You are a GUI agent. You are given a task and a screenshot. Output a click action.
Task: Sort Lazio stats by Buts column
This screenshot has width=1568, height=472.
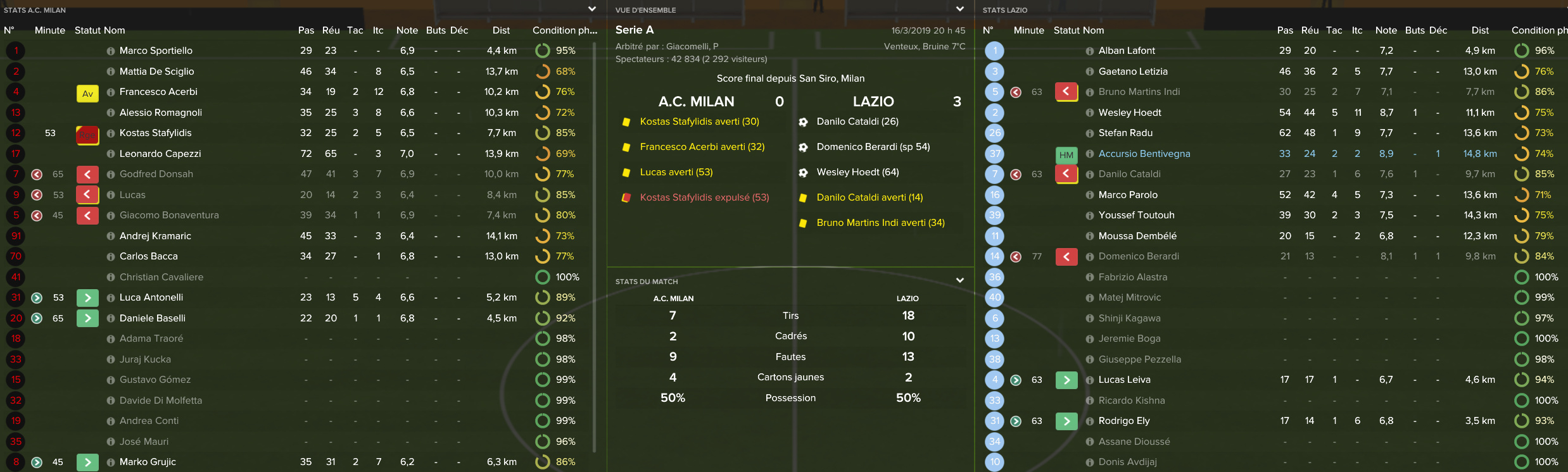point(1414,30)
